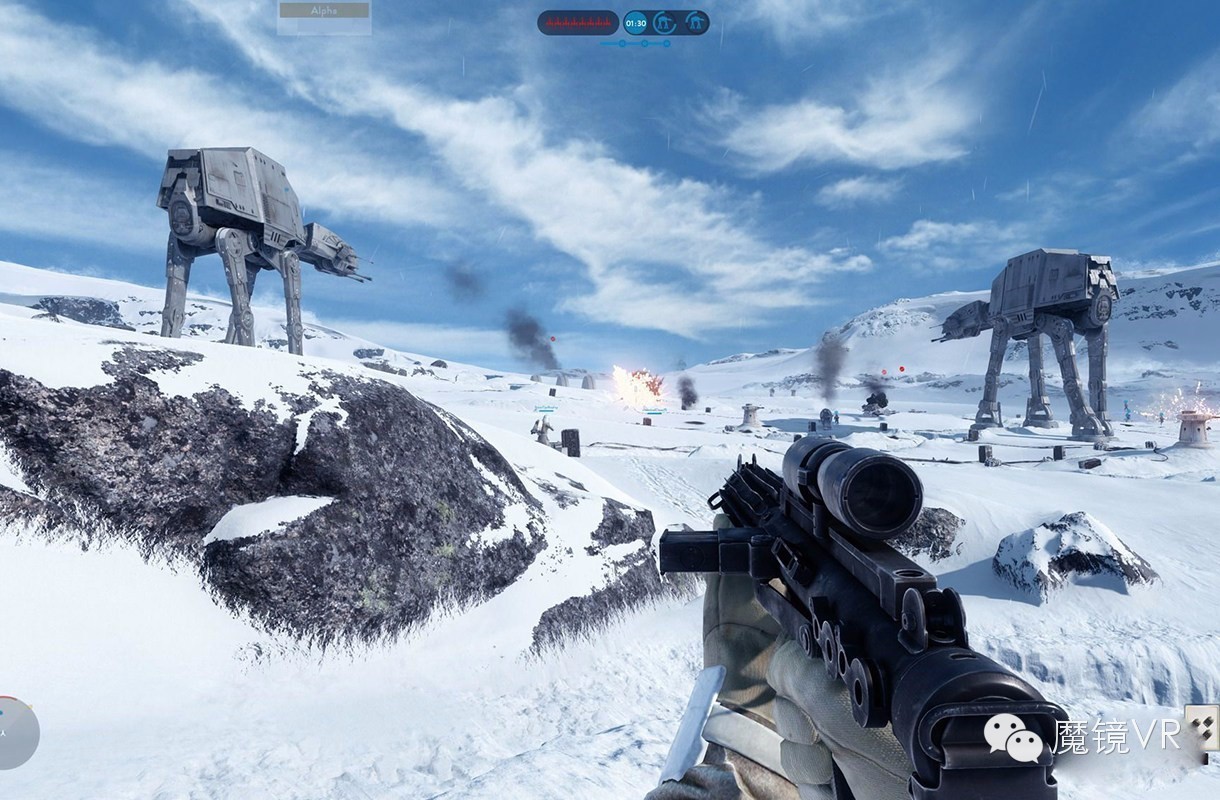The height and width of the screenshot is (800, 1220).
Task: Open the circular radar minimap
Action: 15,733
